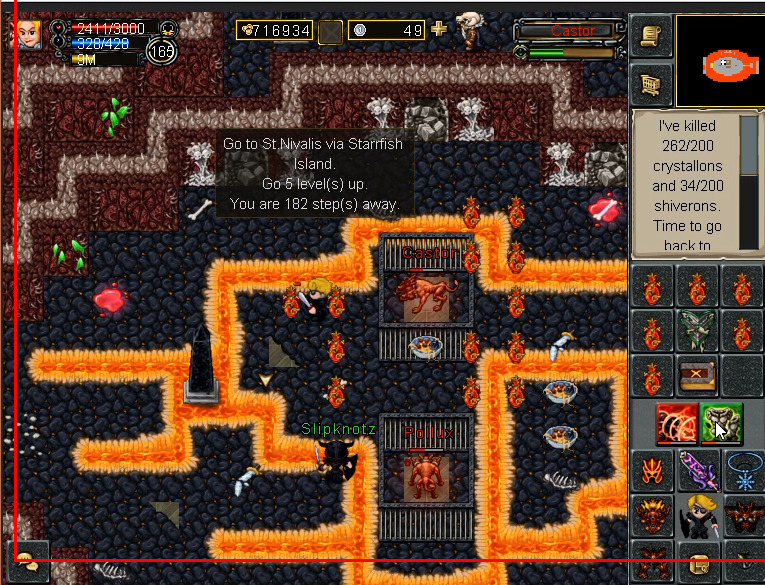Viewport: 765px width, 585px height.
Task: Open the blond character paper doll
Action: [697, 515]
